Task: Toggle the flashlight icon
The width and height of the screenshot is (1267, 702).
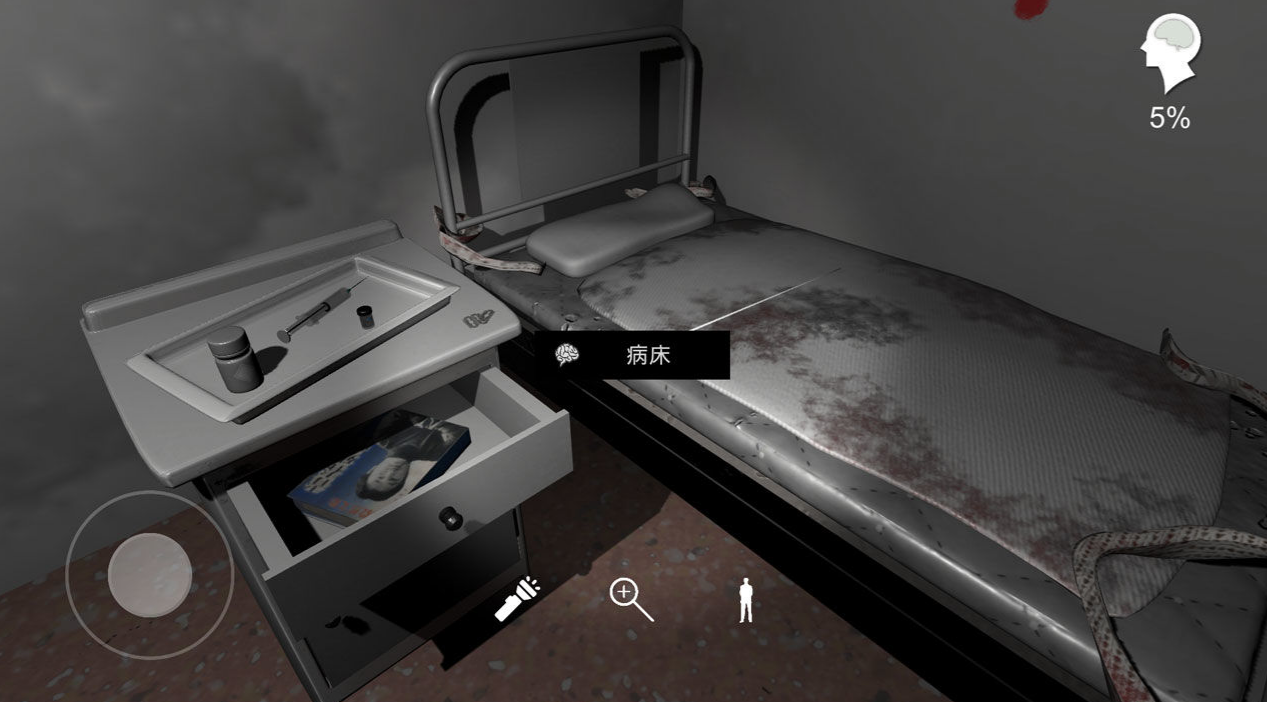Action: pyautogui.click(x=517, y=599)
